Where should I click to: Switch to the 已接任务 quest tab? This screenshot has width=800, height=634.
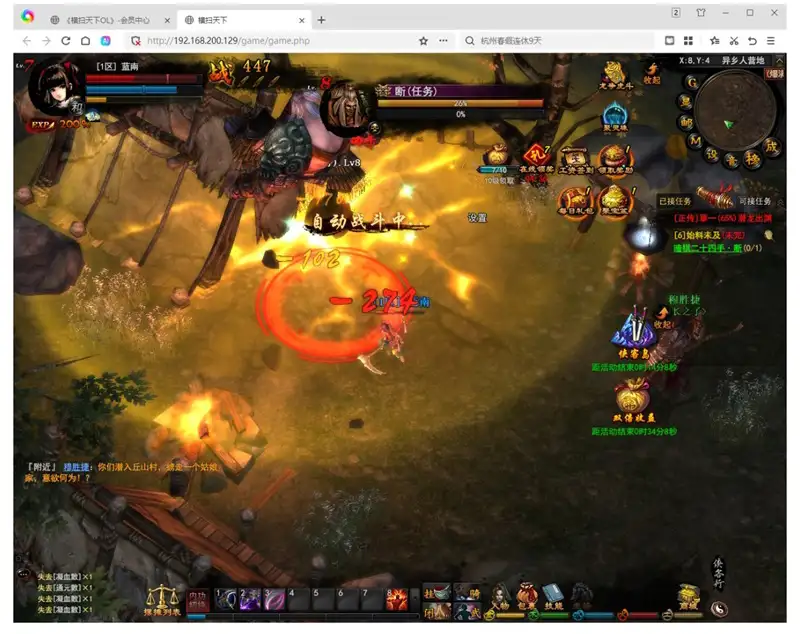tap(674, 201)
